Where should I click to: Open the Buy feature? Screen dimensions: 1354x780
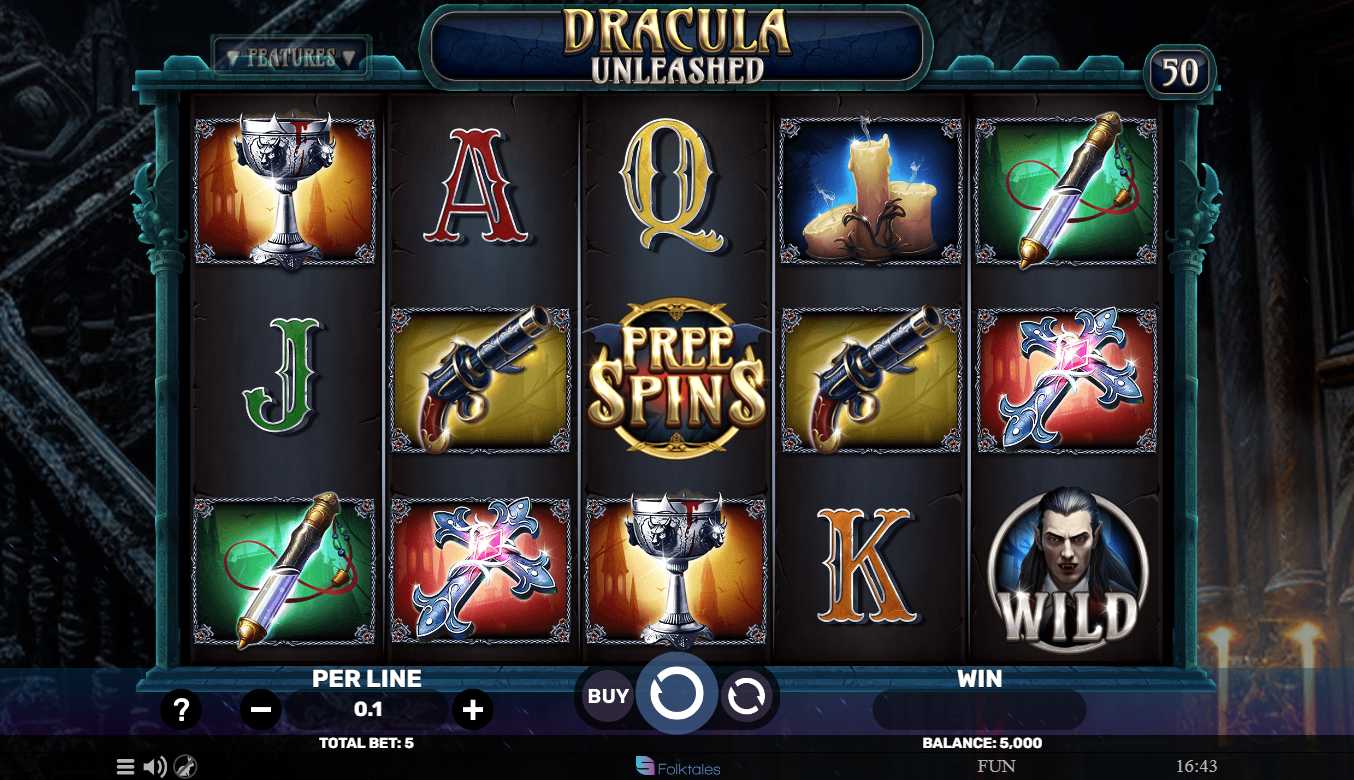[608, 696]
